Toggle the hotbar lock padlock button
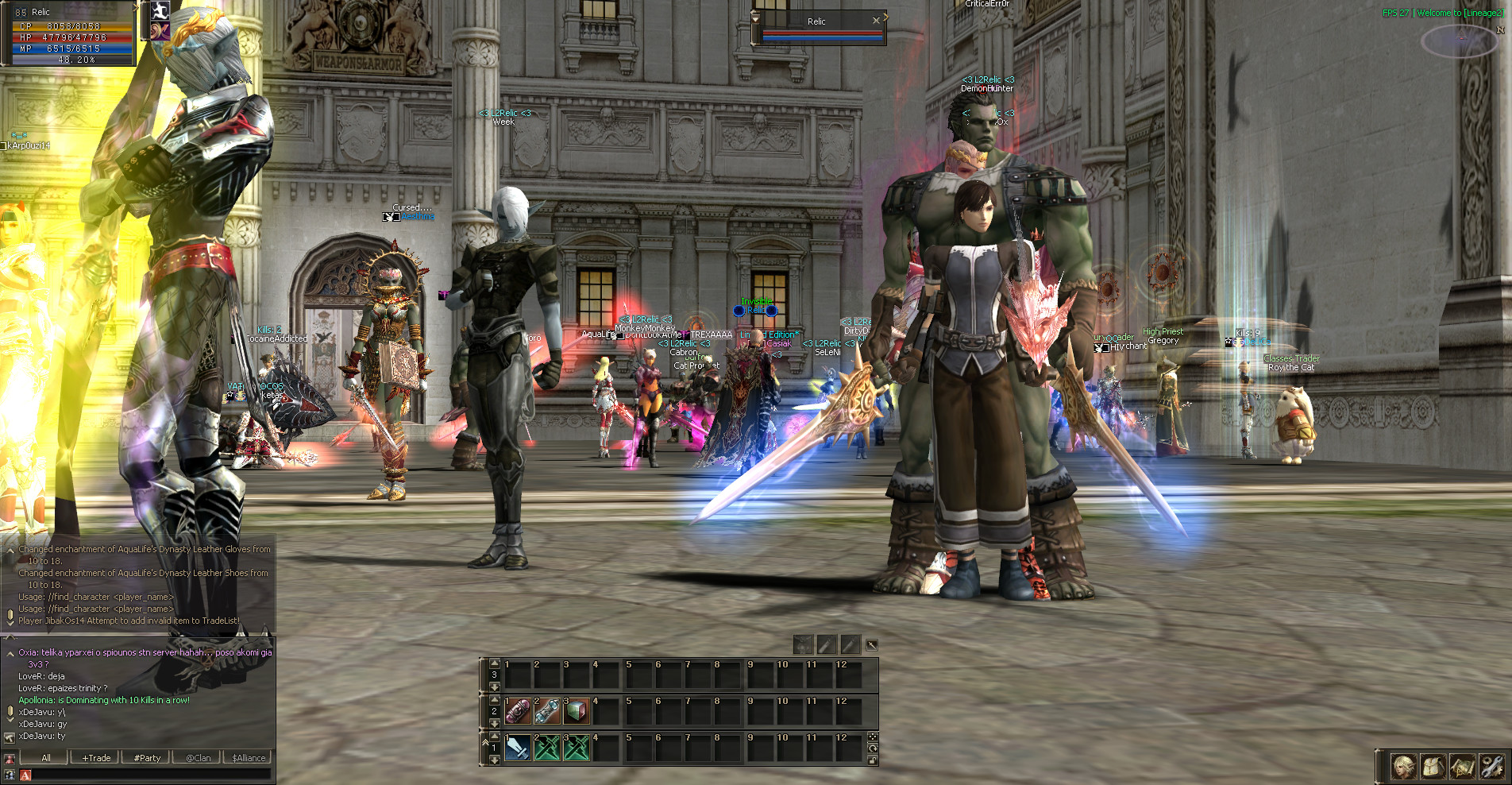1512x785 pixels. tap(873, 760)
